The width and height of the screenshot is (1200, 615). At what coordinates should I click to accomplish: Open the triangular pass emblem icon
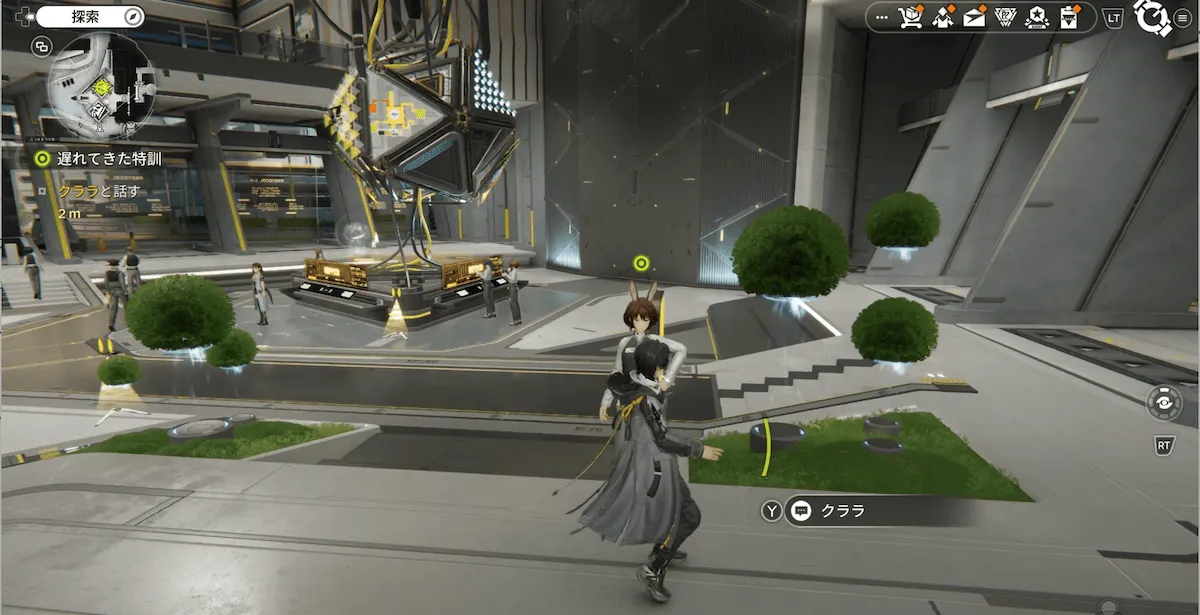point(1006,17)
